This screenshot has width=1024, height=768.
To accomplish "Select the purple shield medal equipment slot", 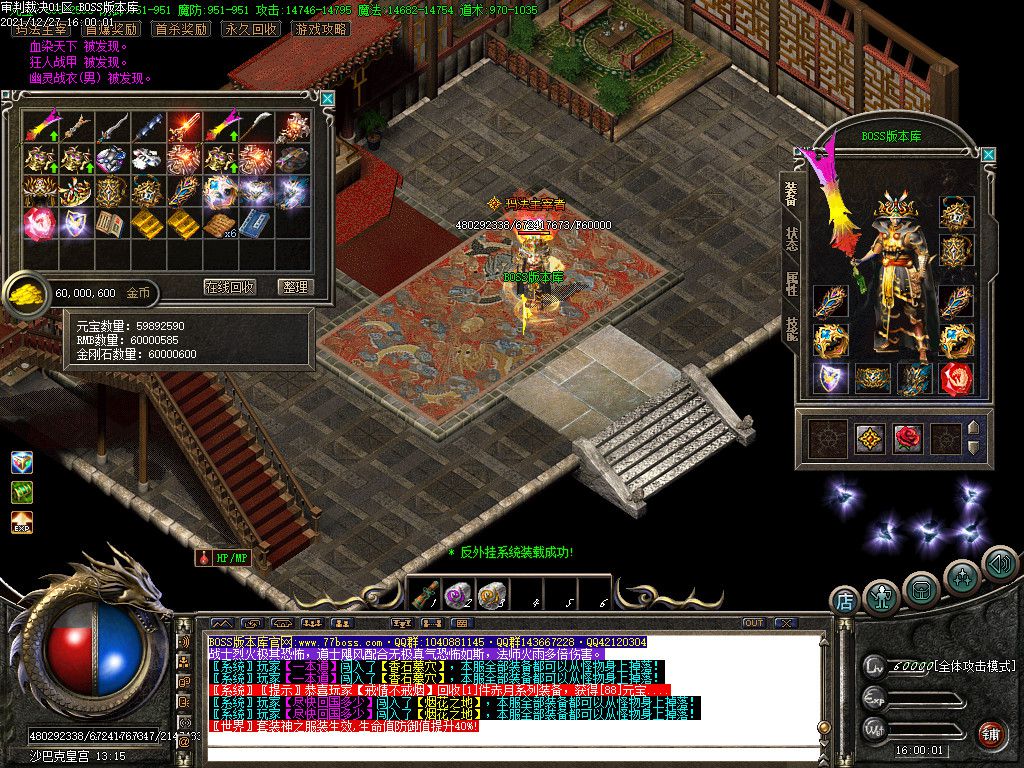I will (830, 378).
